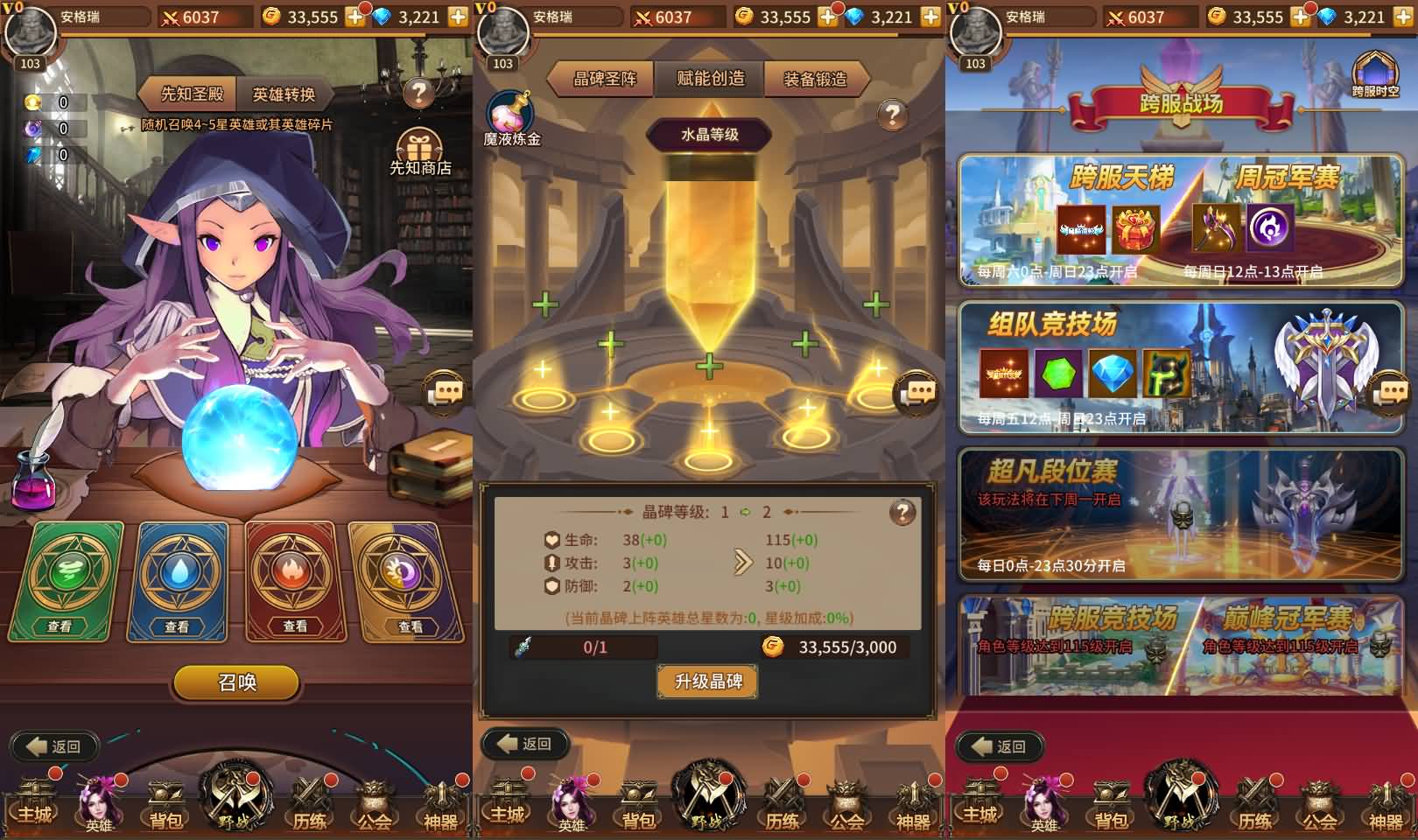
Task: Tap the 召唤 summon button
Action: pyautogui.click(x=237, y=682)
